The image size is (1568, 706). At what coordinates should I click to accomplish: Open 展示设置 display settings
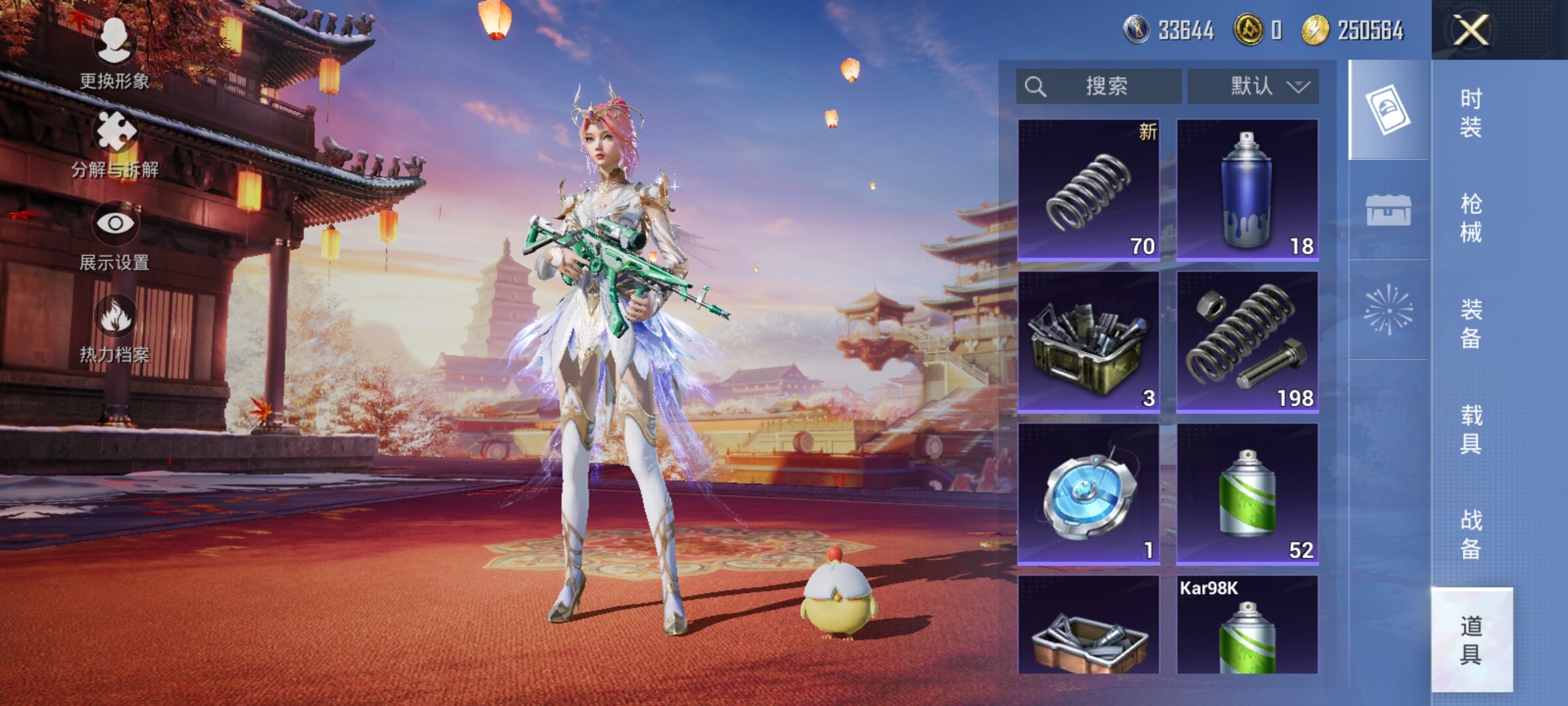[115, 235]
